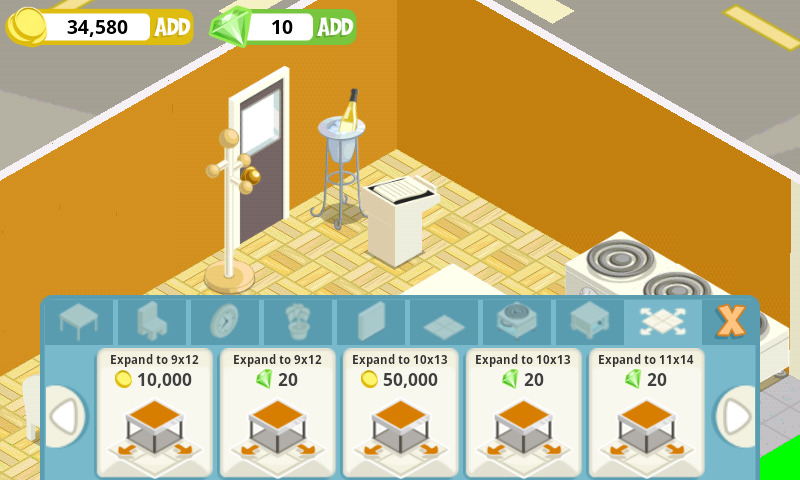Image resolution: width=800 pixels, height=480 pixels.
Task: Select the expansion tab with arrows icon
Action: pos(662,322)
